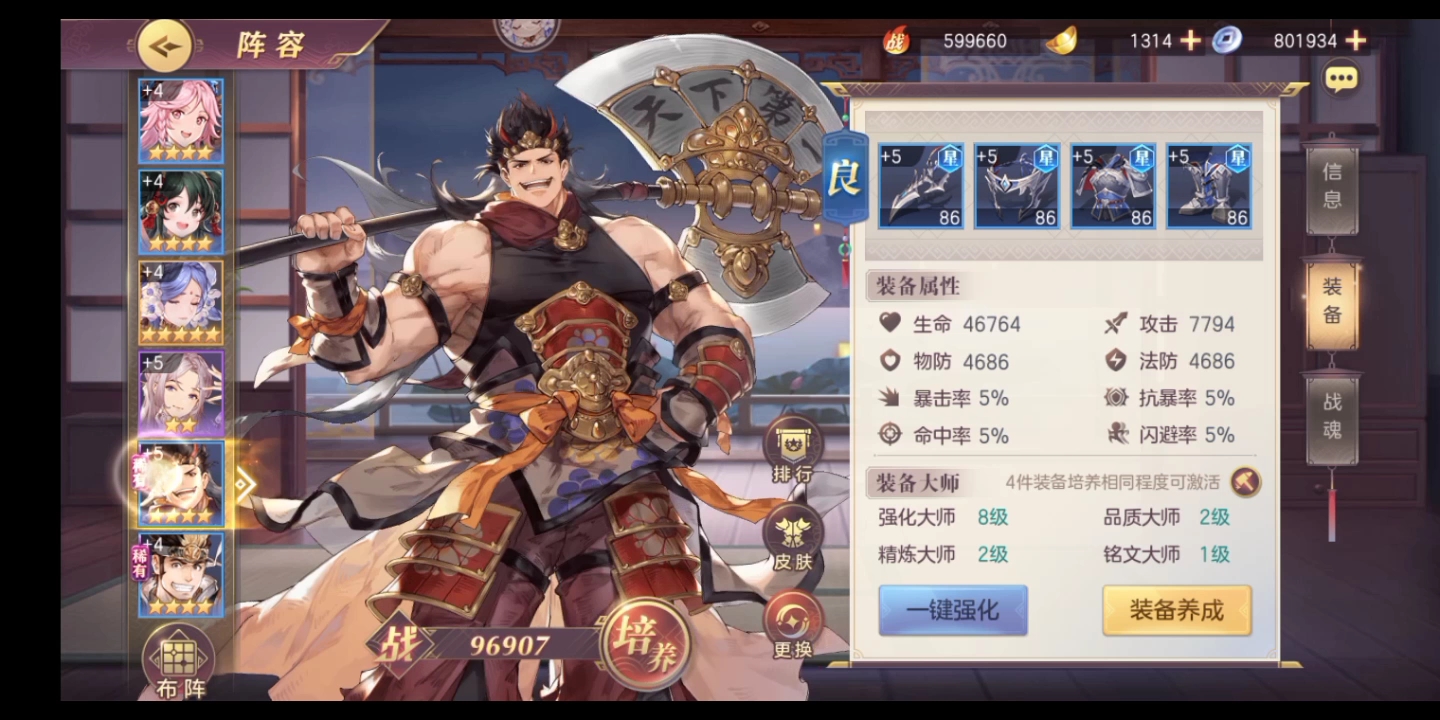Viewport: 1440px width, 720px height.
Task: Open the 排行 ranking button
Action: point(792,449)
